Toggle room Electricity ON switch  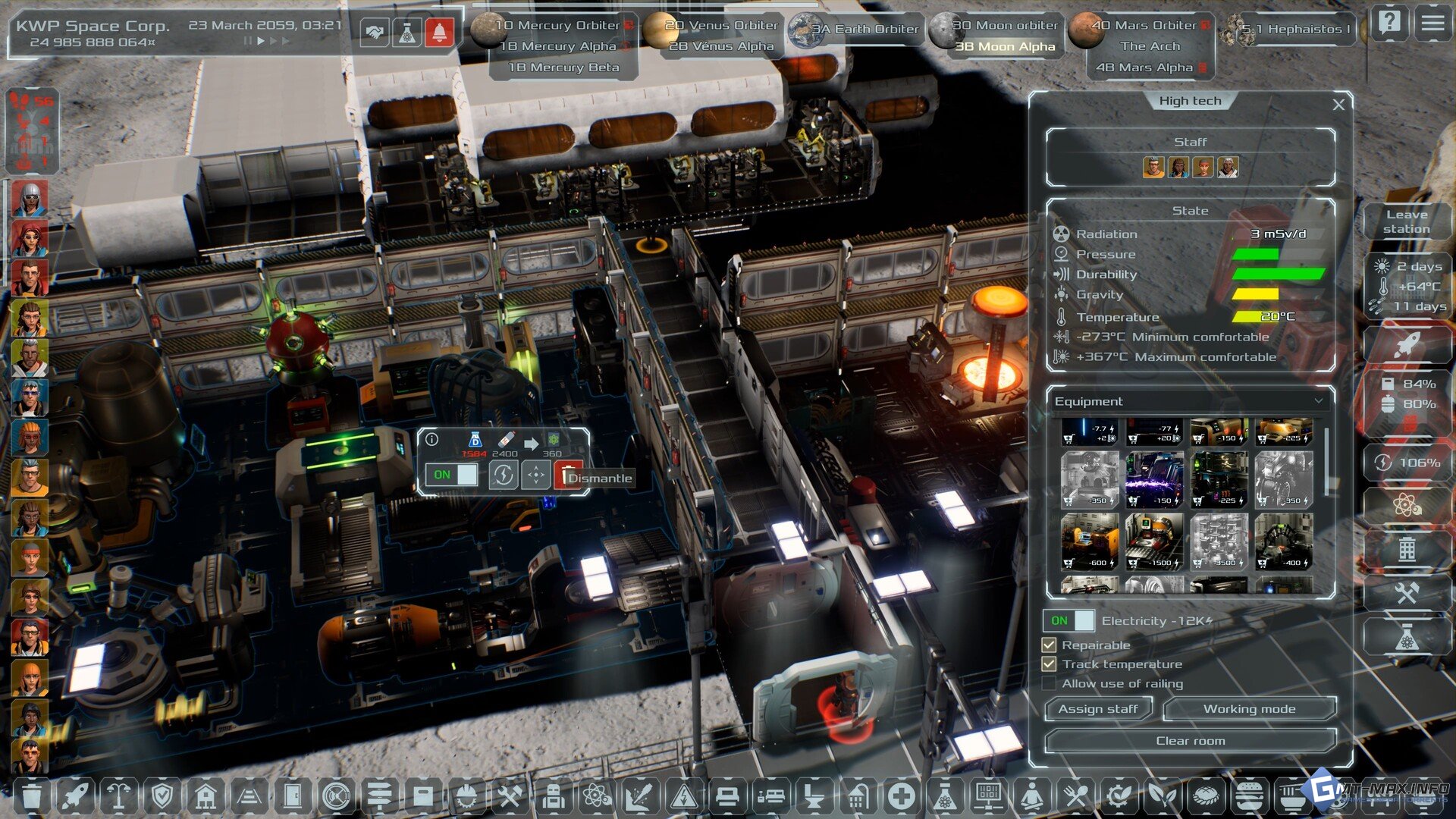[1068, 621]
